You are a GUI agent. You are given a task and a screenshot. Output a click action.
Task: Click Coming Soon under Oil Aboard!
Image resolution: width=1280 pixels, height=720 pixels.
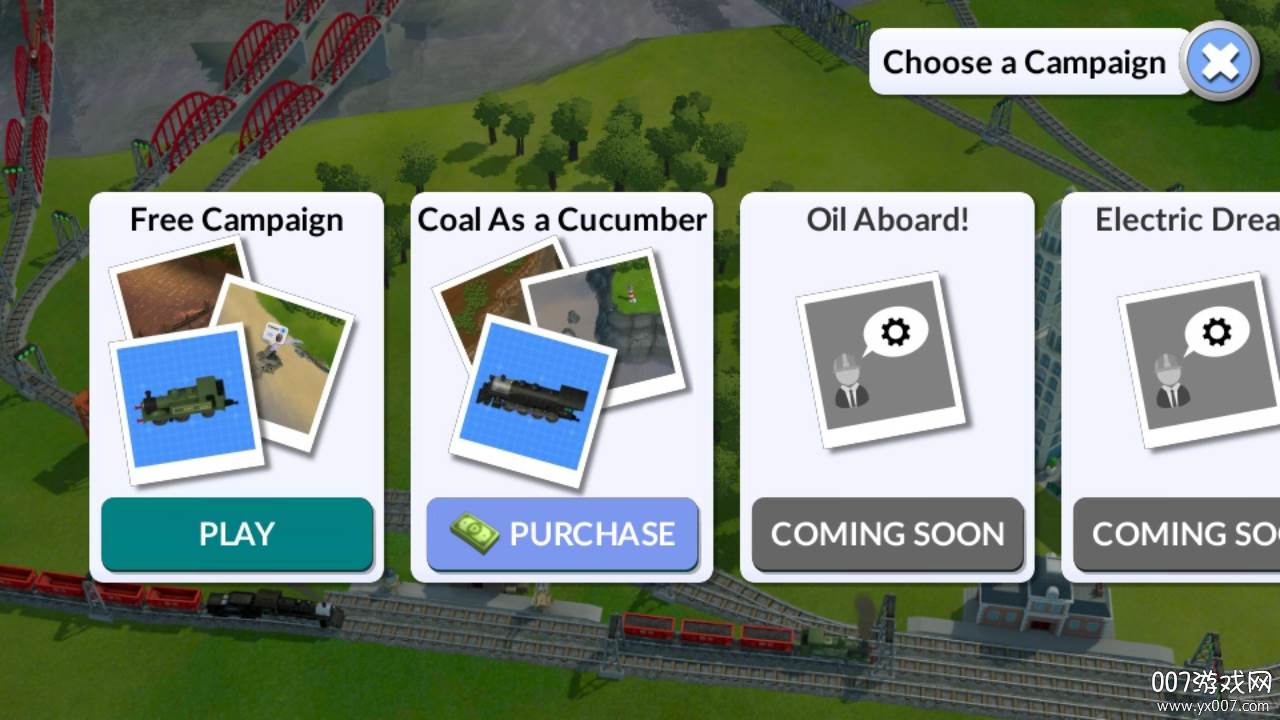point(887,534)
